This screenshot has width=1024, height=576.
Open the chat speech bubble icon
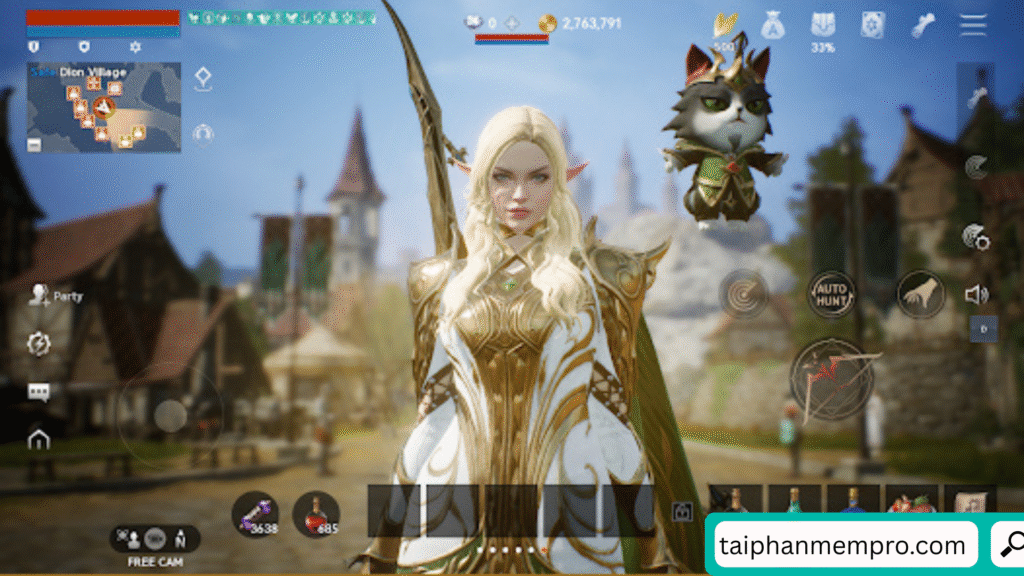(x=39, y=392)
